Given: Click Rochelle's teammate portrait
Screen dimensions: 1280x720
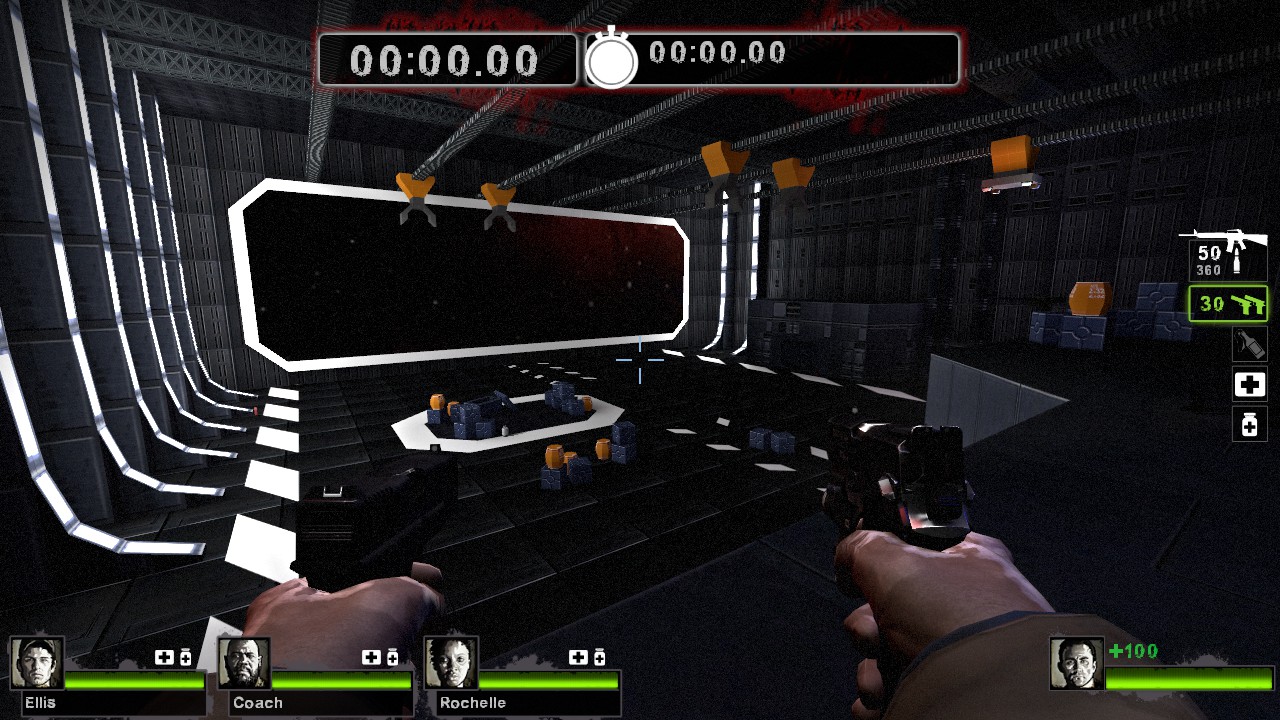Looking at the screenshot, I should [450, 663].
